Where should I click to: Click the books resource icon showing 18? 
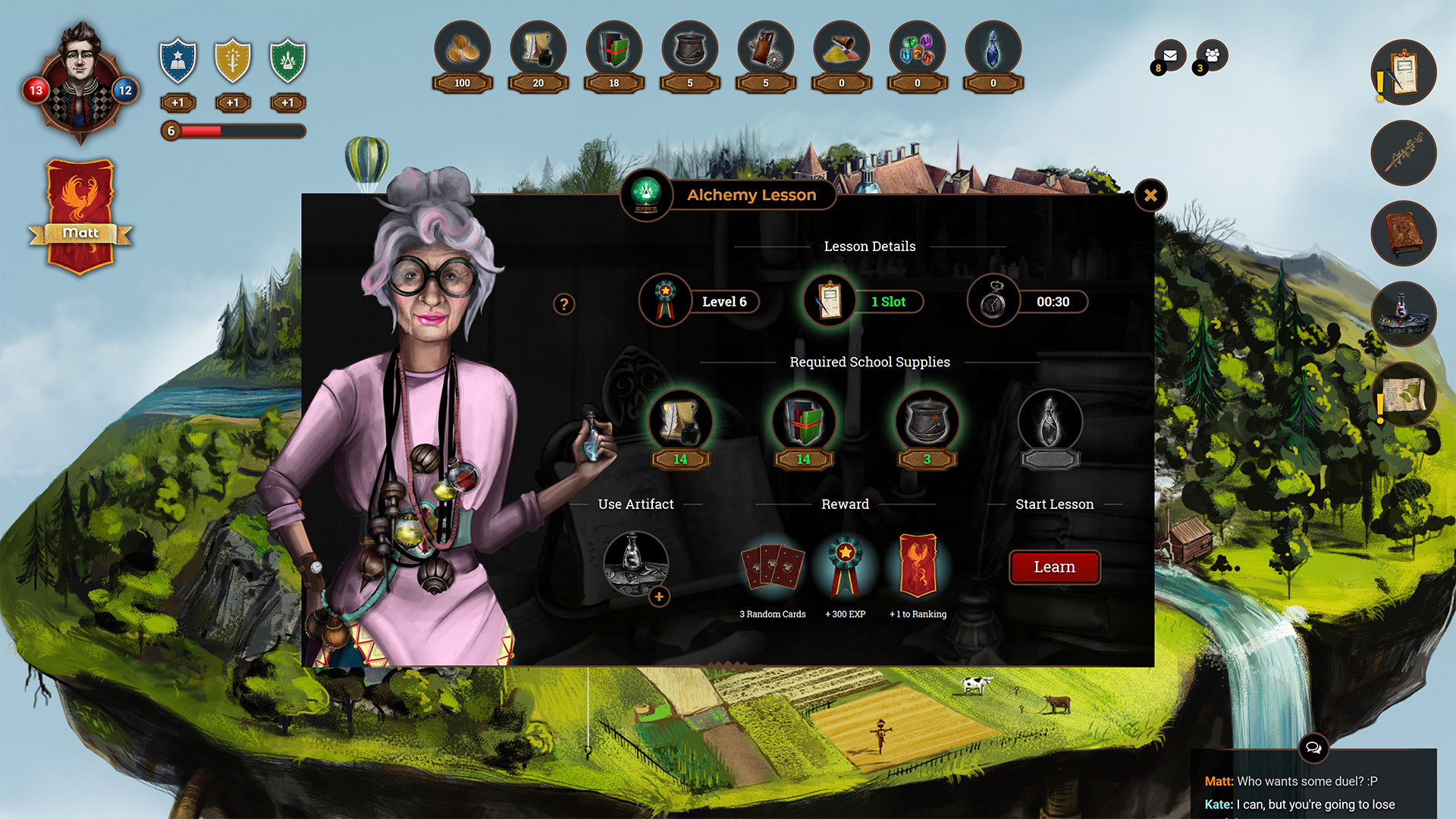pyautogui.click(x=613, y=52)
